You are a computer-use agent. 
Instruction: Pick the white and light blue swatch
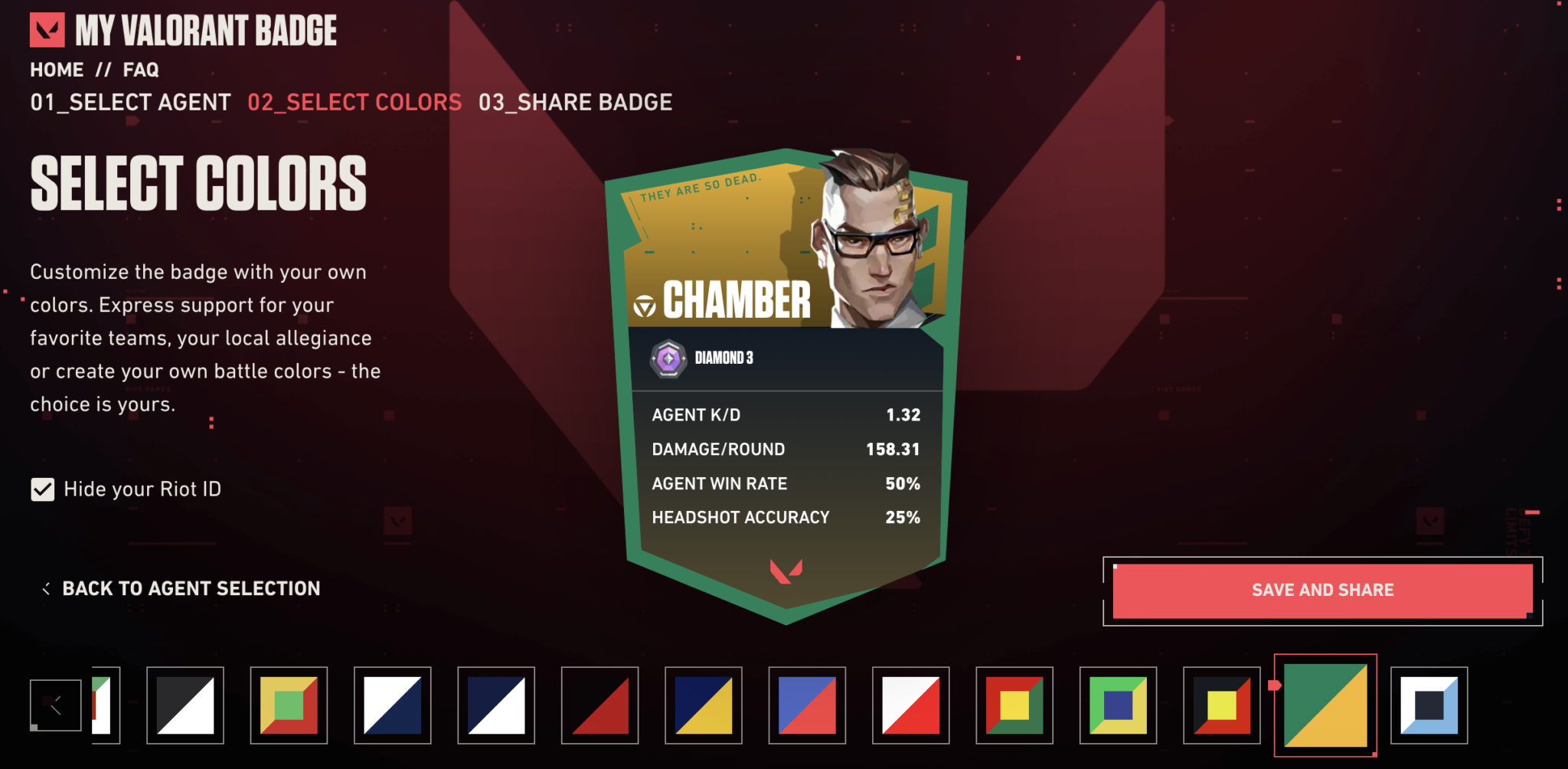(1429, 705)
